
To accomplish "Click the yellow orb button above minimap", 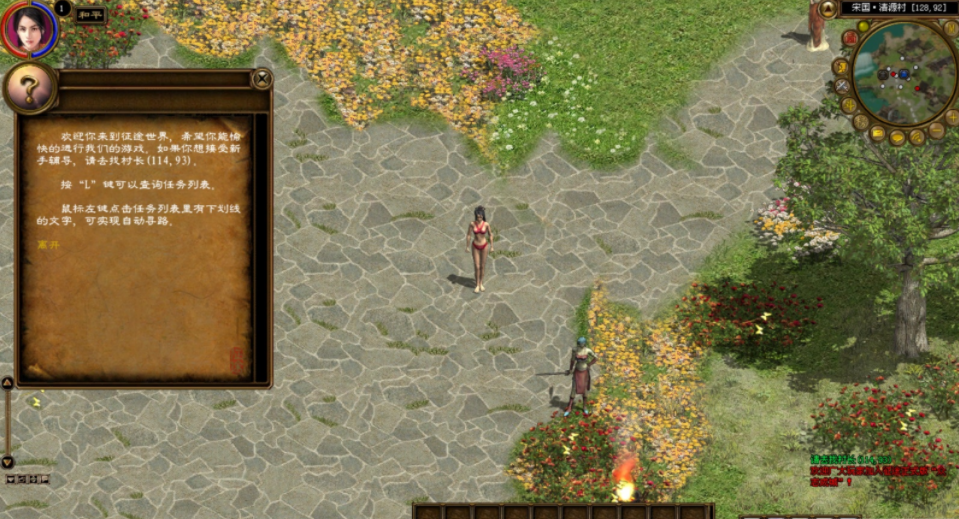I will pos(863,26).
